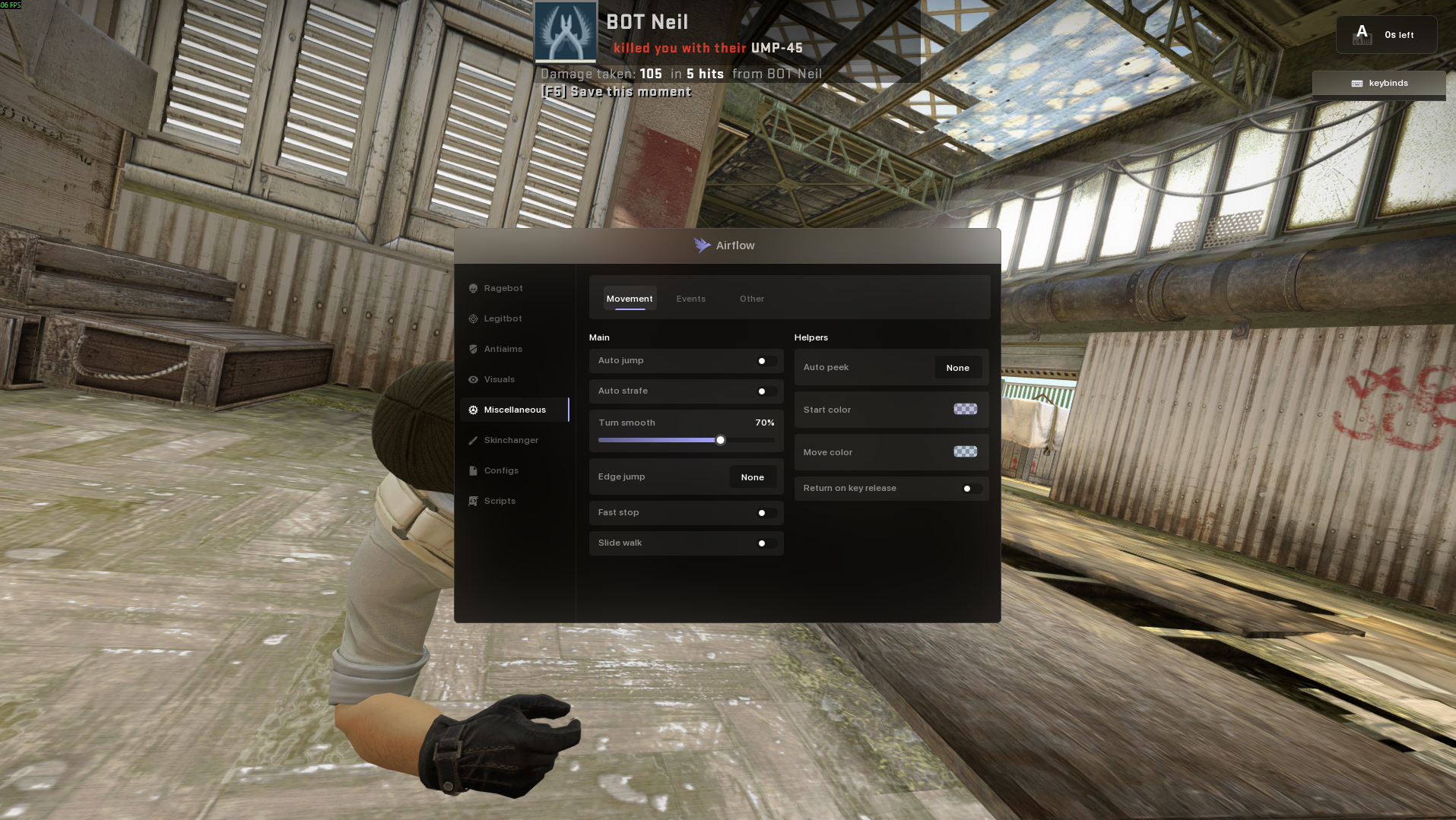The width and height of the screenshot is (1456, 820).
Task: Select the Miscellaneous gear icon
Action: click(472, 410)
